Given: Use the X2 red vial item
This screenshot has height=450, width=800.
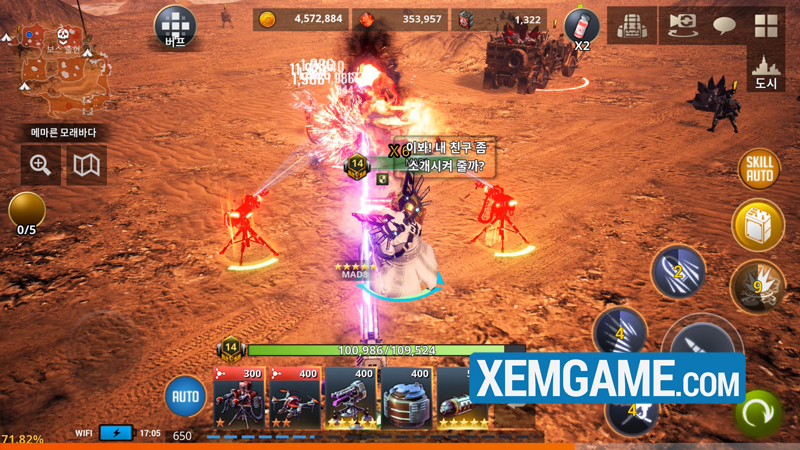Looking at the screenshot, I should 581,27.
